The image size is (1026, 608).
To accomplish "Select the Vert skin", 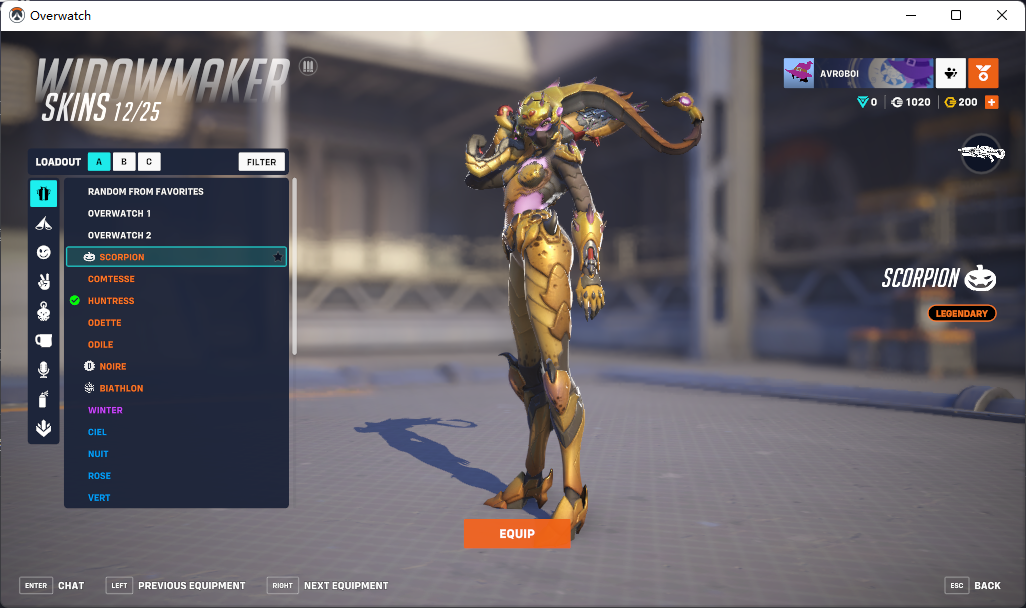I will click(x=99, y=498).
